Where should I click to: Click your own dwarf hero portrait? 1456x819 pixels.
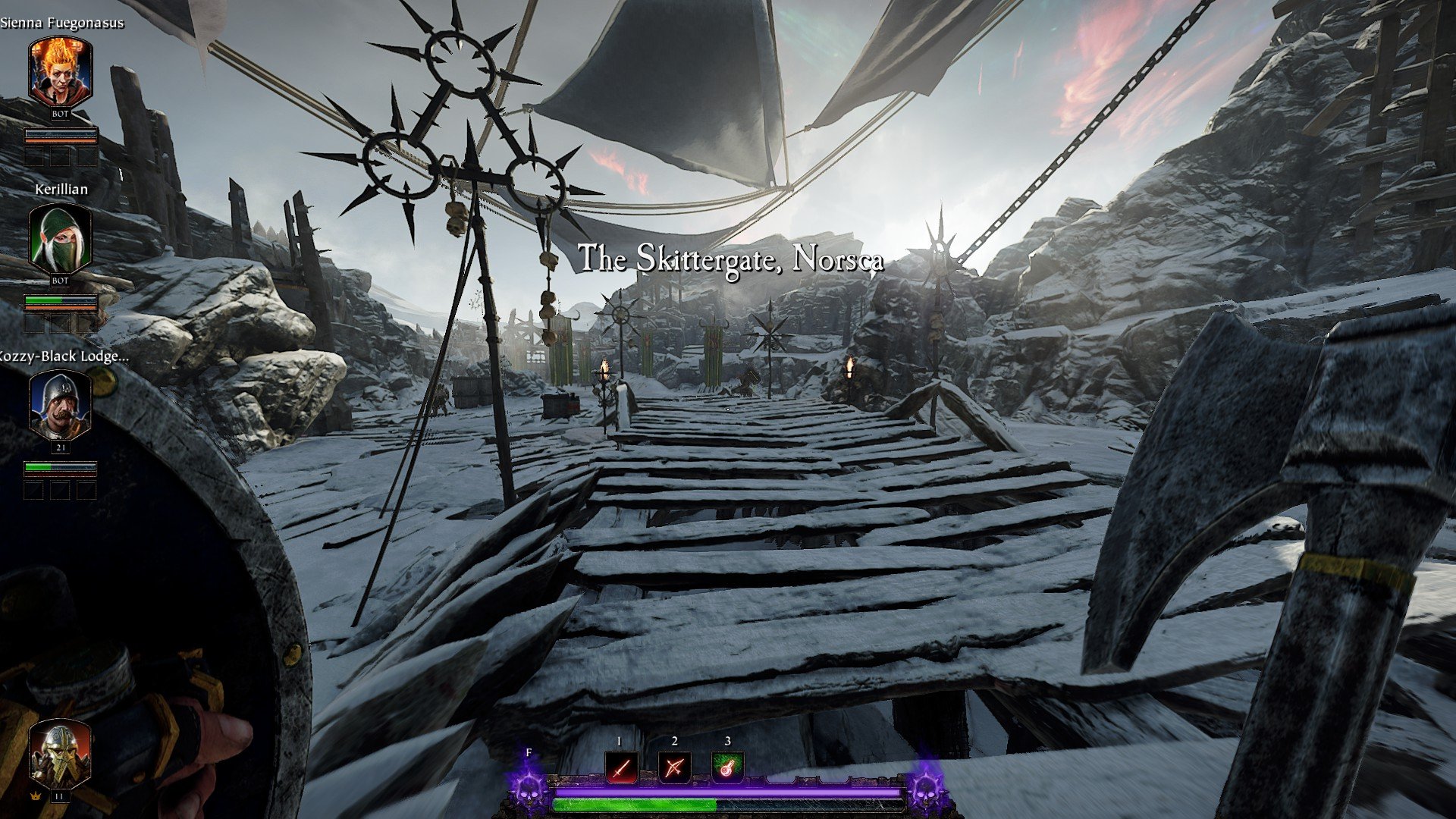point(61,755)
